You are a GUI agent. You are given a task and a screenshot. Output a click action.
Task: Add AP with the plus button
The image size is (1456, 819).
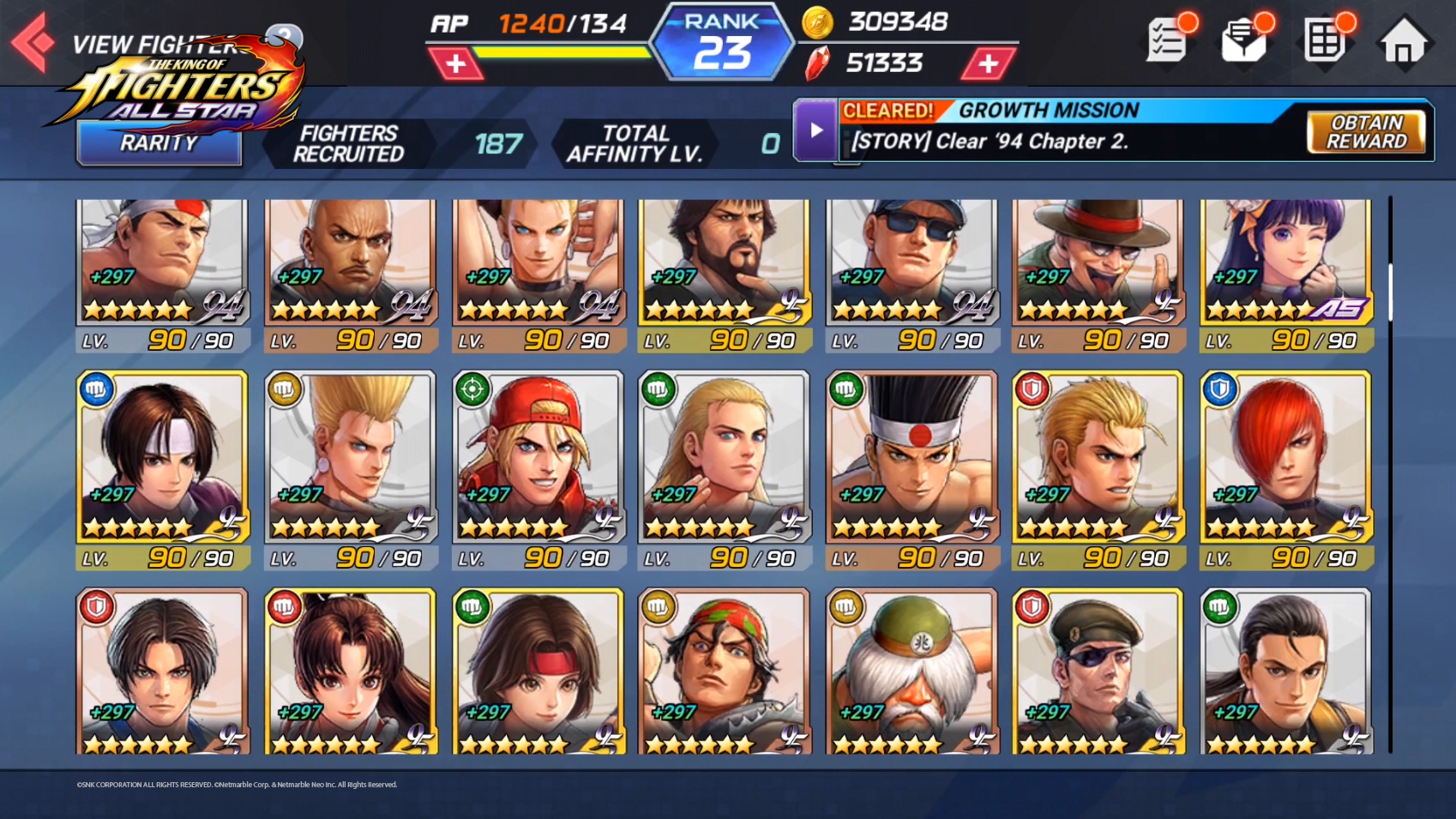click(455, 63)
